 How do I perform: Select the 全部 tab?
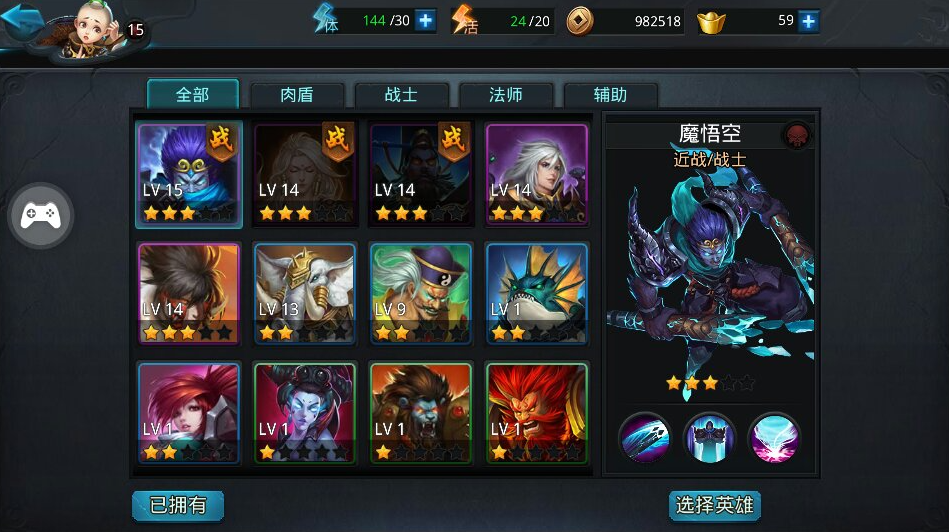coord(193,95)
